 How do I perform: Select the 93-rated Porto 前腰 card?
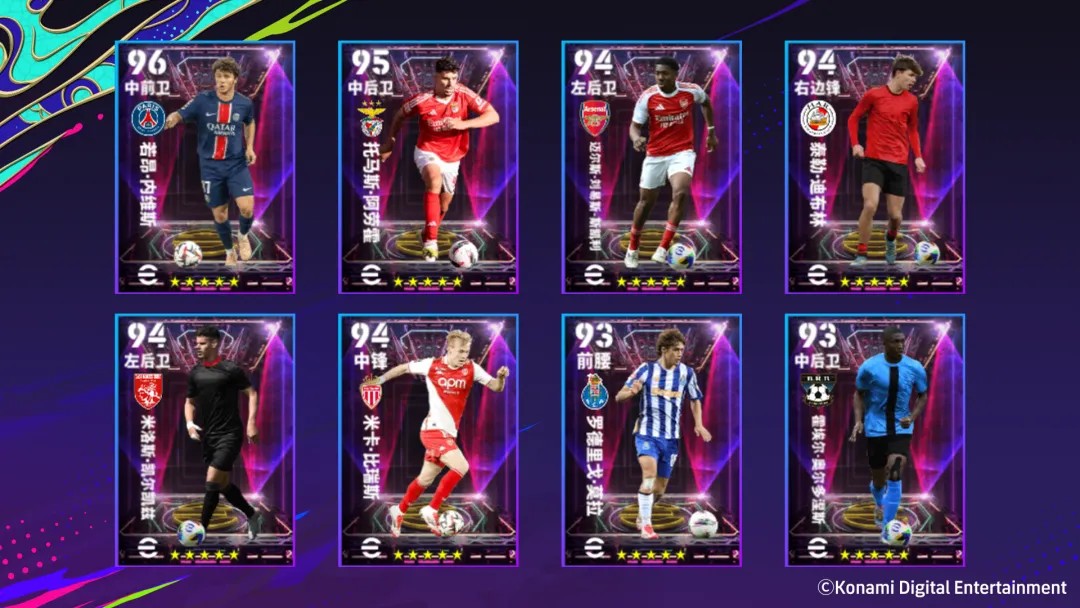point(651,440)
